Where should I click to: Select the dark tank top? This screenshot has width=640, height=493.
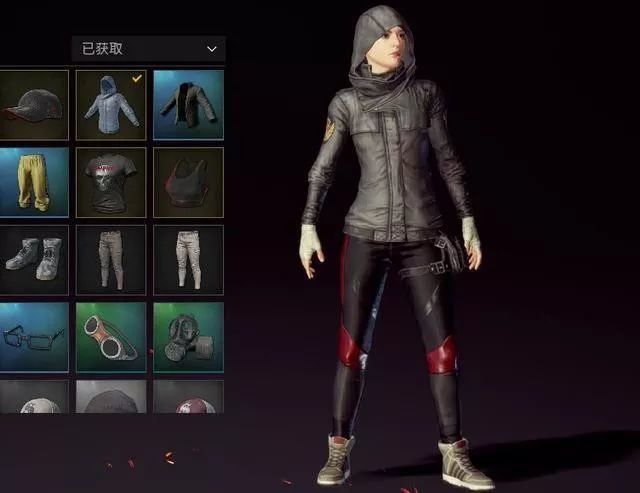pos(188,182)
